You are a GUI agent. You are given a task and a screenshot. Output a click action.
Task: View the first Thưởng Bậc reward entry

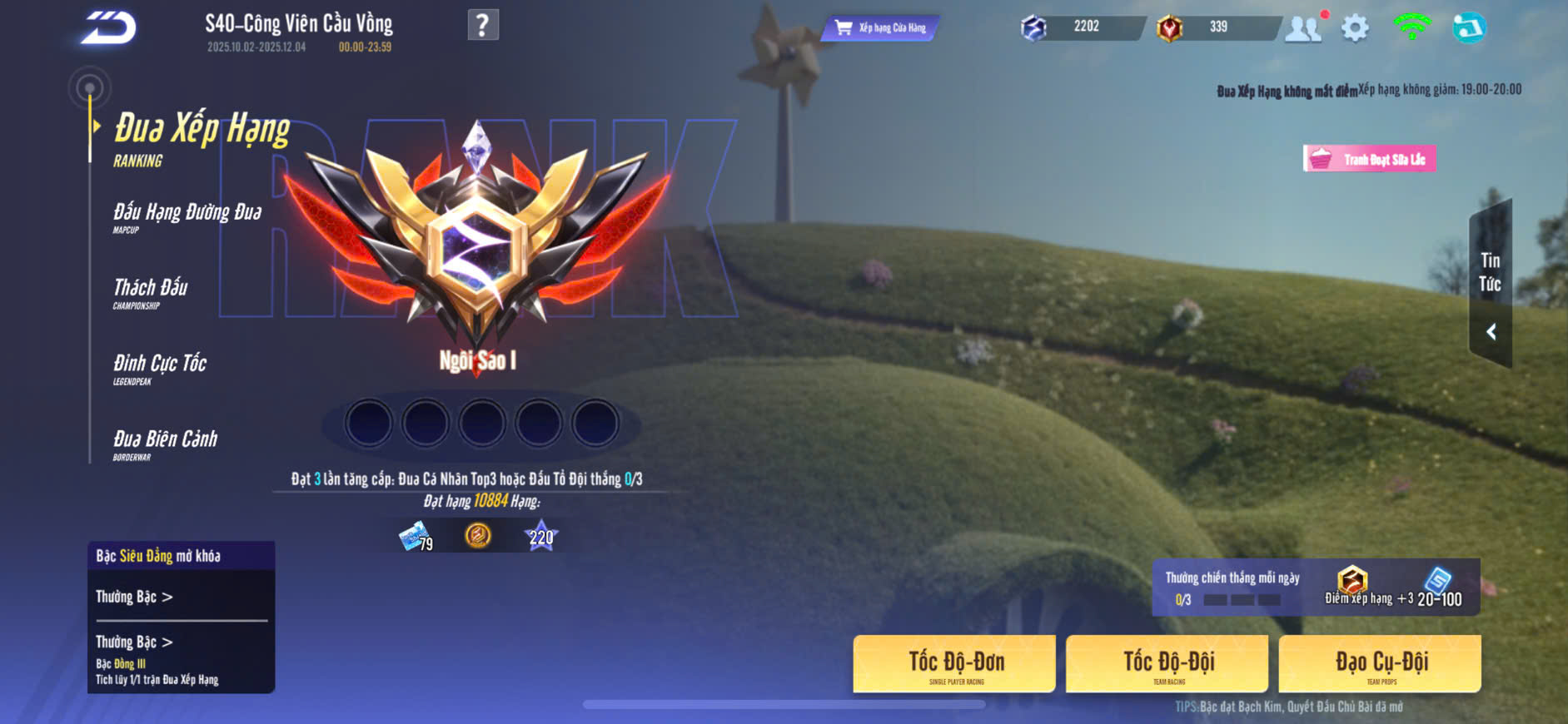point(135,597)
